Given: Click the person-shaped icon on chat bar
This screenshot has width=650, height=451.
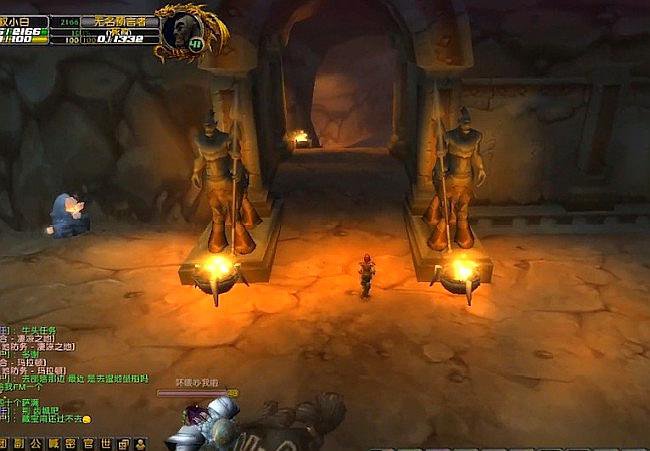Looking at the screenshot, I should (140, 443).
